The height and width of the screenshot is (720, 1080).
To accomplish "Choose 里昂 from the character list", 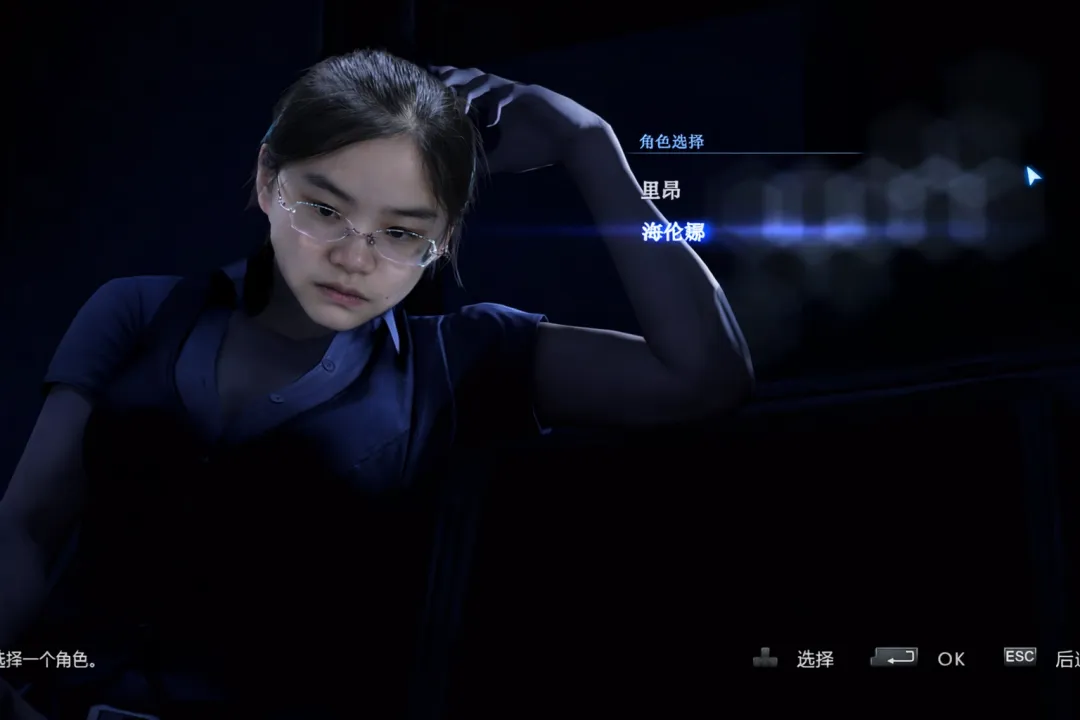I will tap(661, 190).
